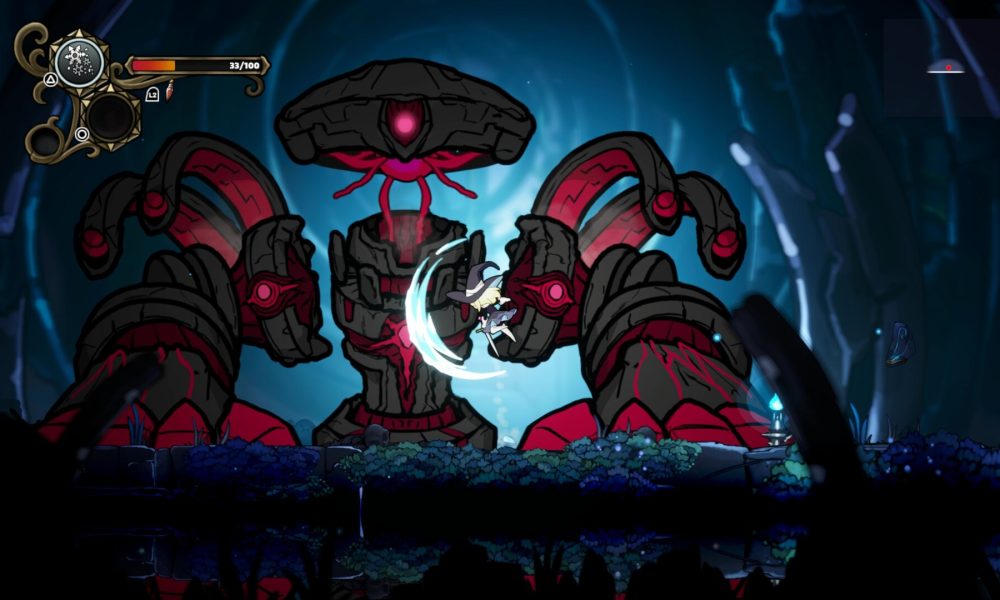1000x600 pixels.
Task: Activate the snowflake spirit skill icon
Action: pyautogui.click(x=79, y=62)
